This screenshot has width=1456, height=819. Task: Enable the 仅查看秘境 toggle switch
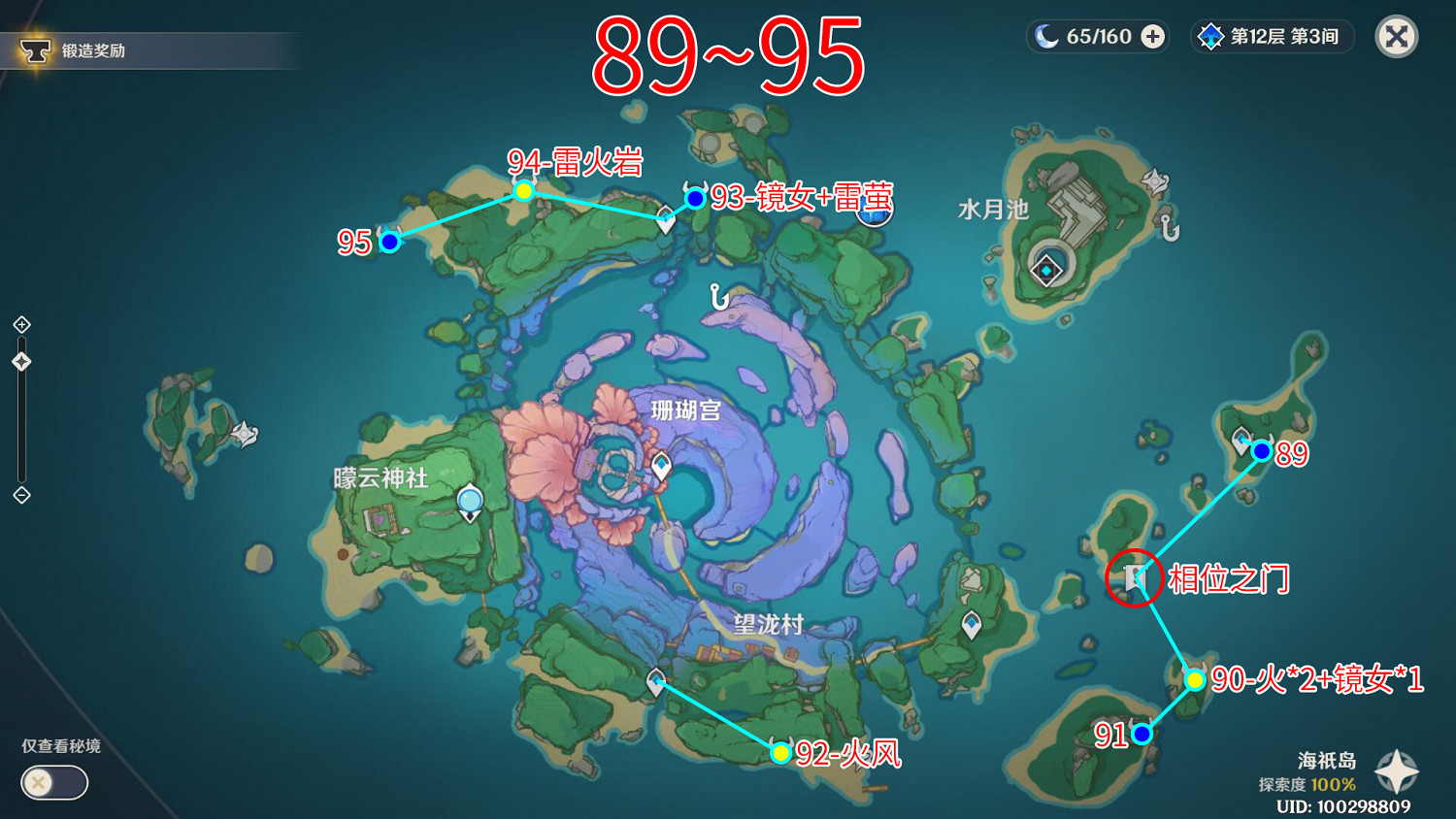53,782
